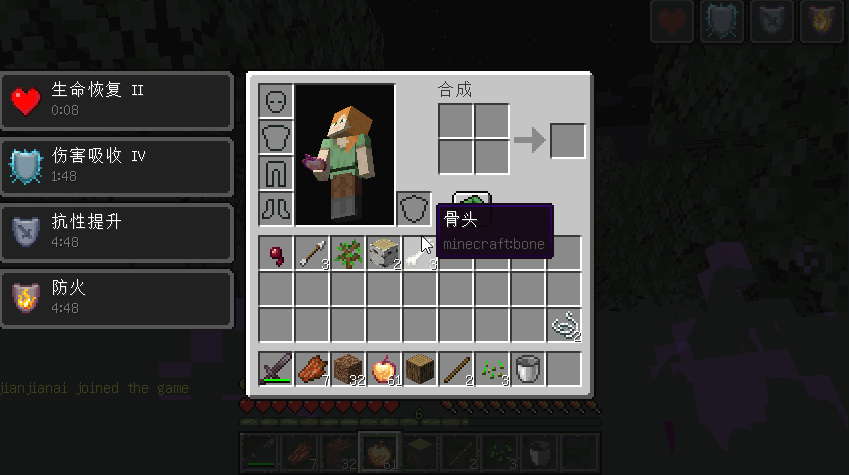Click the sapling item slot
Screen dimensions: 849x475
pos(348,254)
